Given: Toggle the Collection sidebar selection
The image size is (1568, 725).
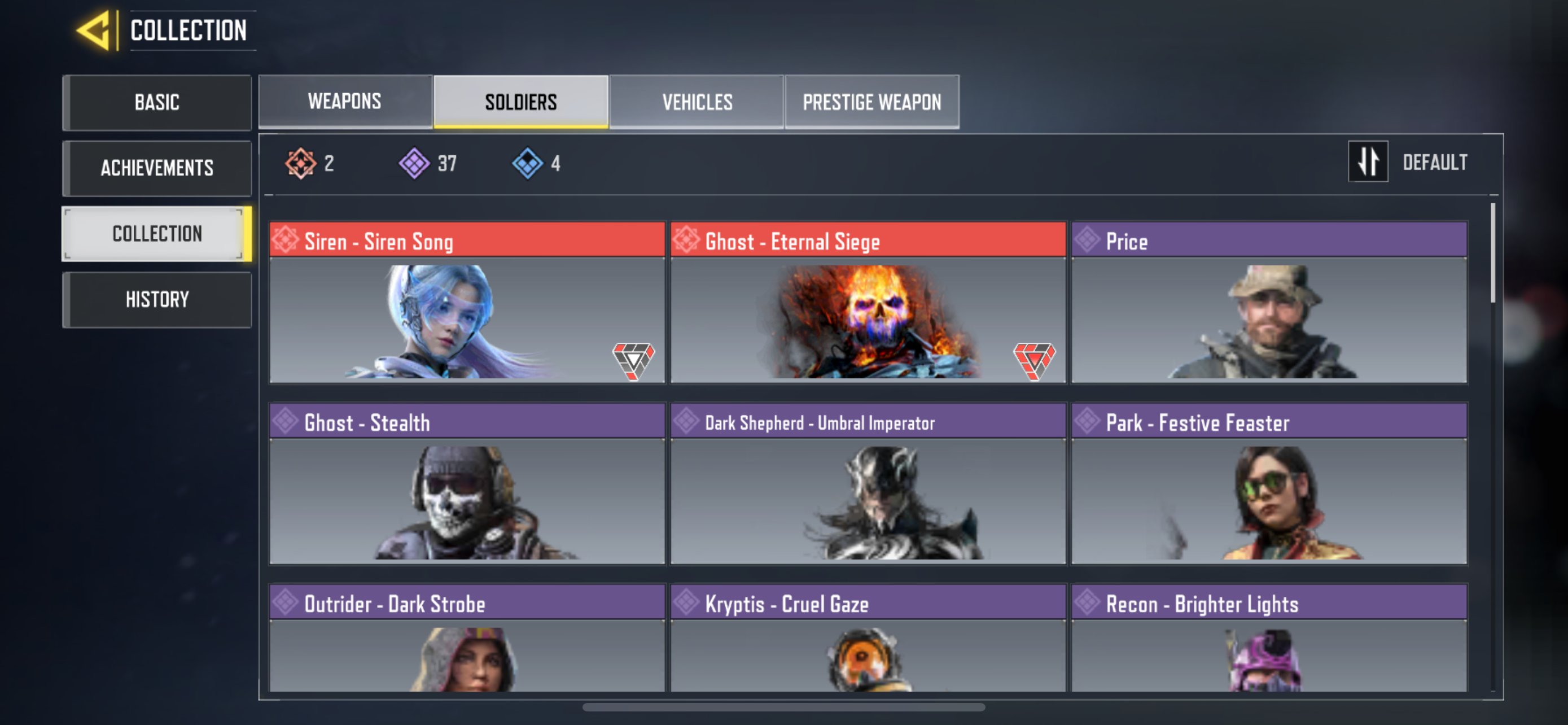Looking at the screenshot, I should pyautogui.click(x=156, y=233).
